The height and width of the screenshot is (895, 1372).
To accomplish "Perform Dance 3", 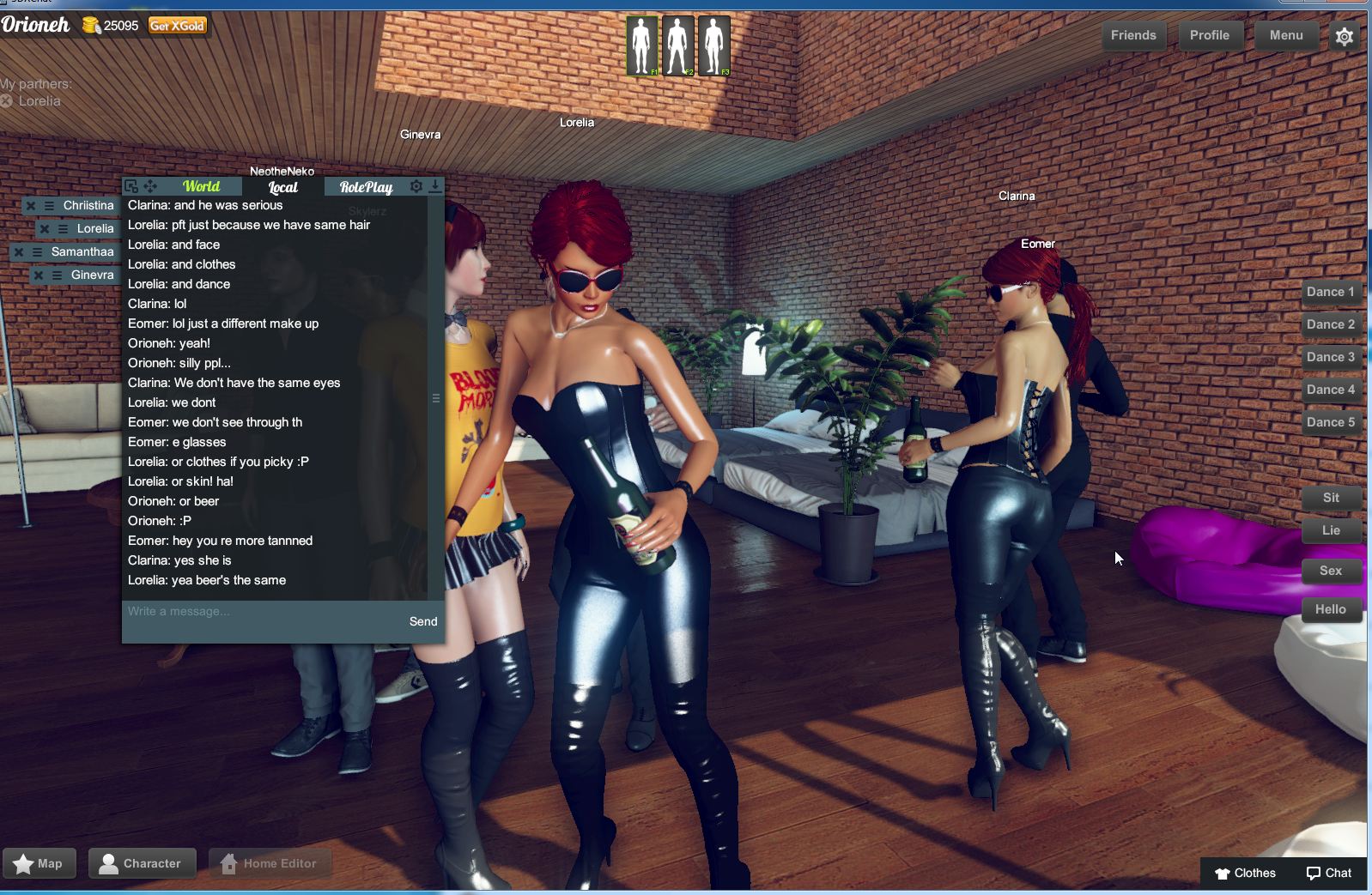I will click(1330, 356).
